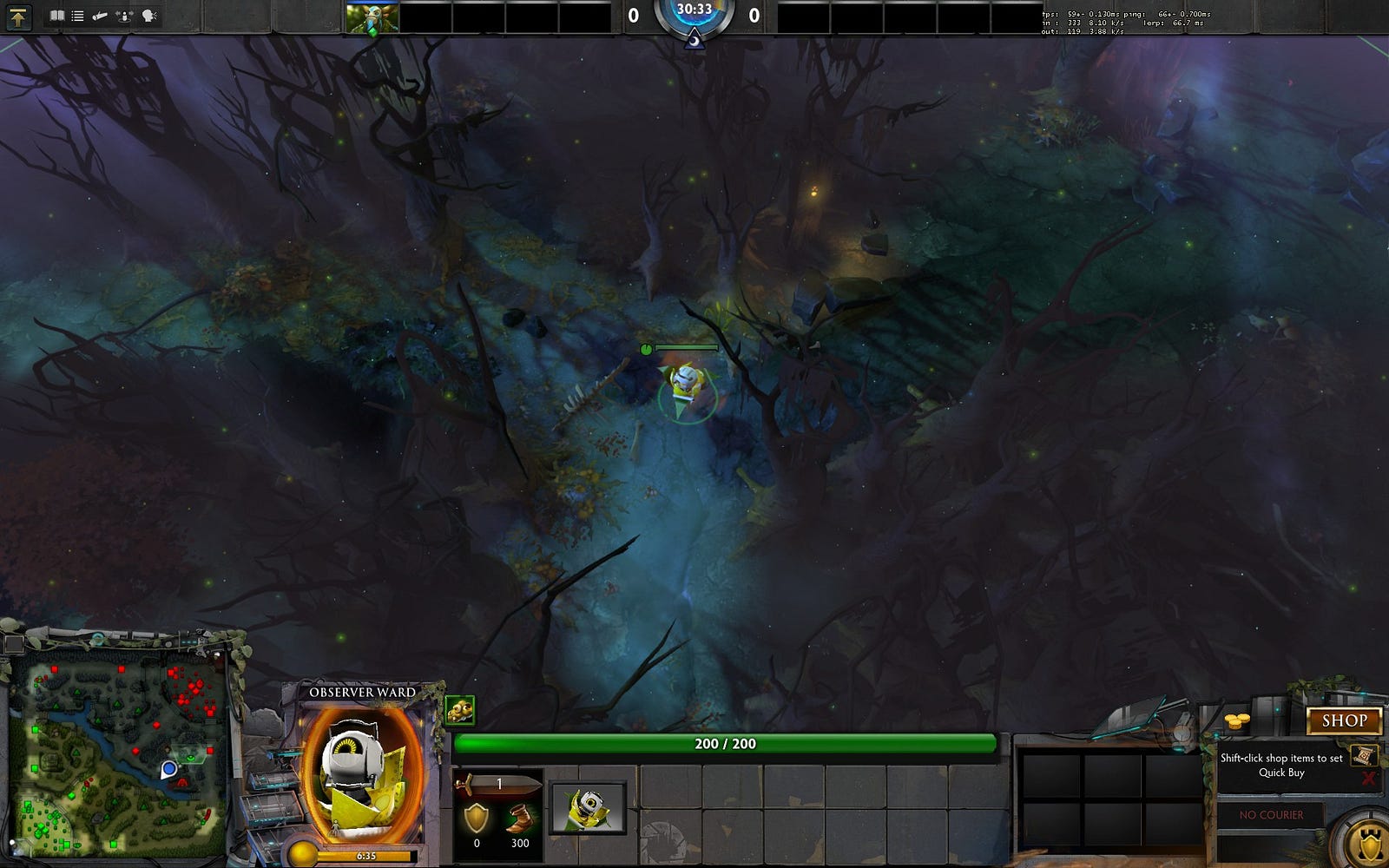Activate the glyph tower-shield button
Screen dimensions: 1389x868
(1369, 842)
